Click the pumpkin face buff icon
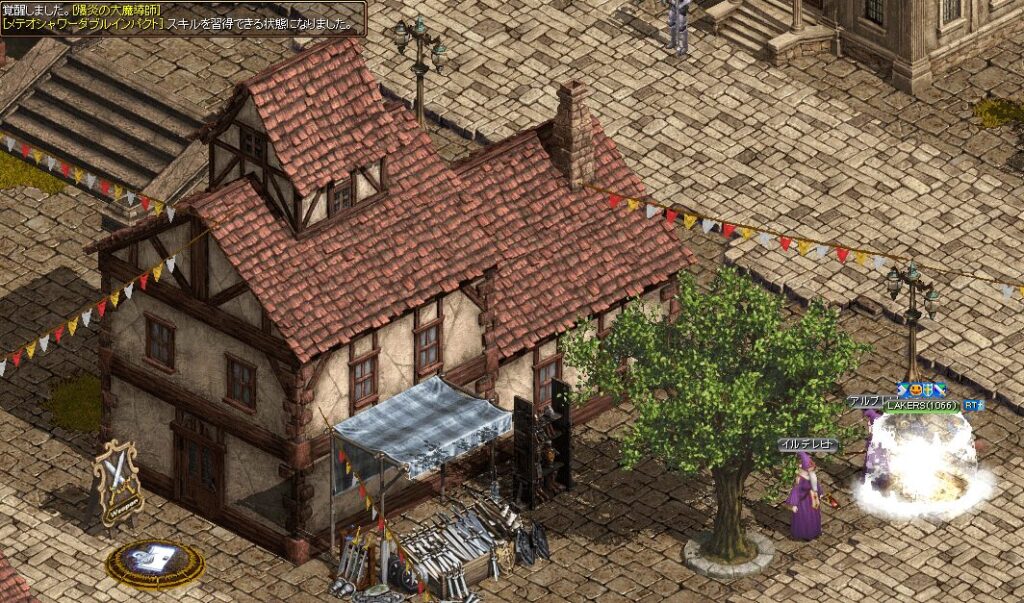This screenshot has height=603, width=1024. (915, 390)
